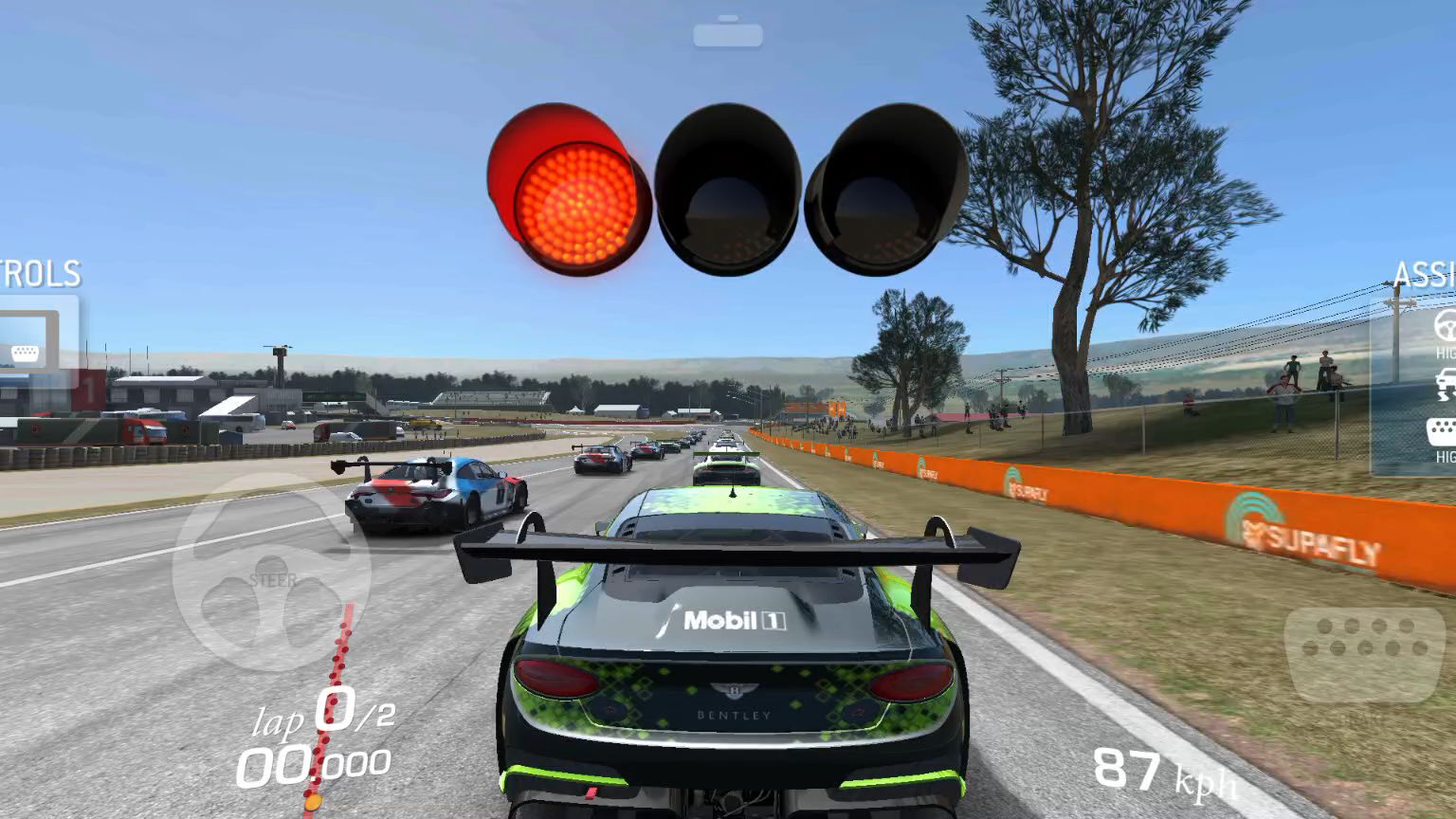Touch the on-screen steering wheel
The height and width of the screenshot is (819, 1456).
(271, 572)
